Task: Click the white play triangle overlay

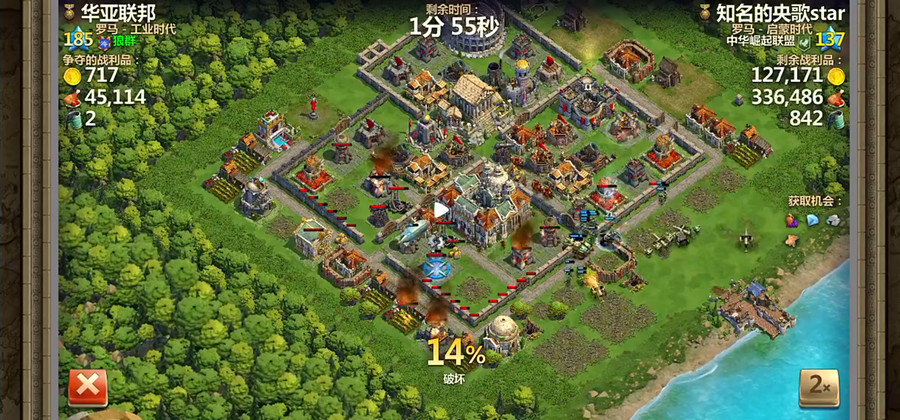Action: (x=441, y=210)
